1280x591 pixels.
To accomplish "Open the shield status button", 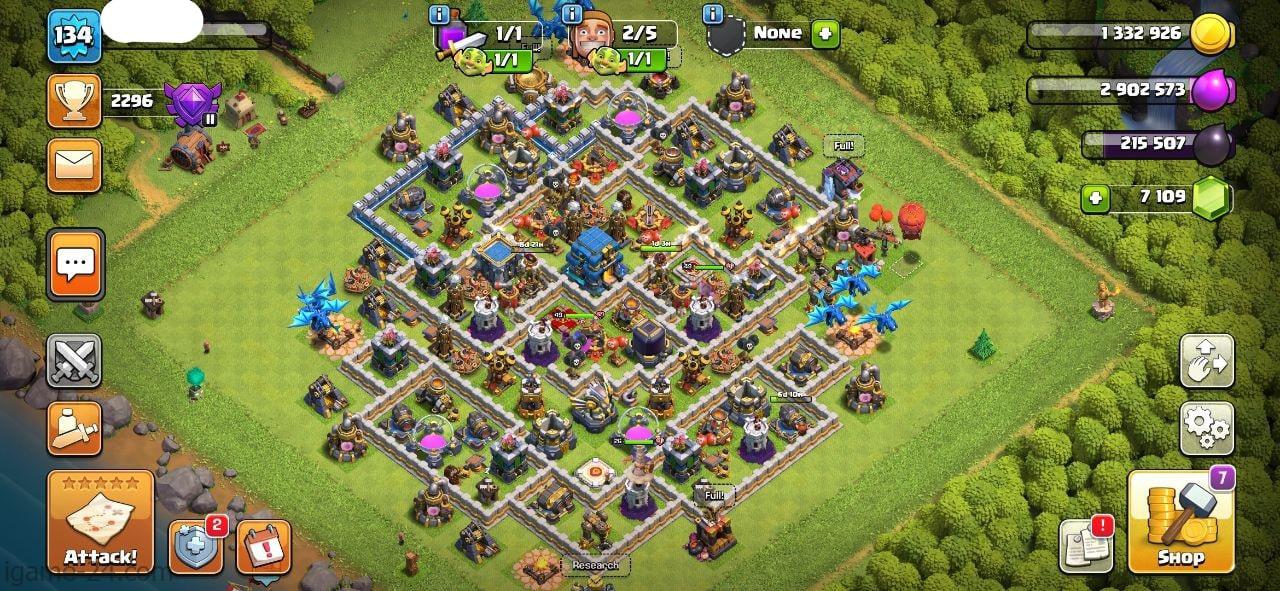I will click(195, 547).
